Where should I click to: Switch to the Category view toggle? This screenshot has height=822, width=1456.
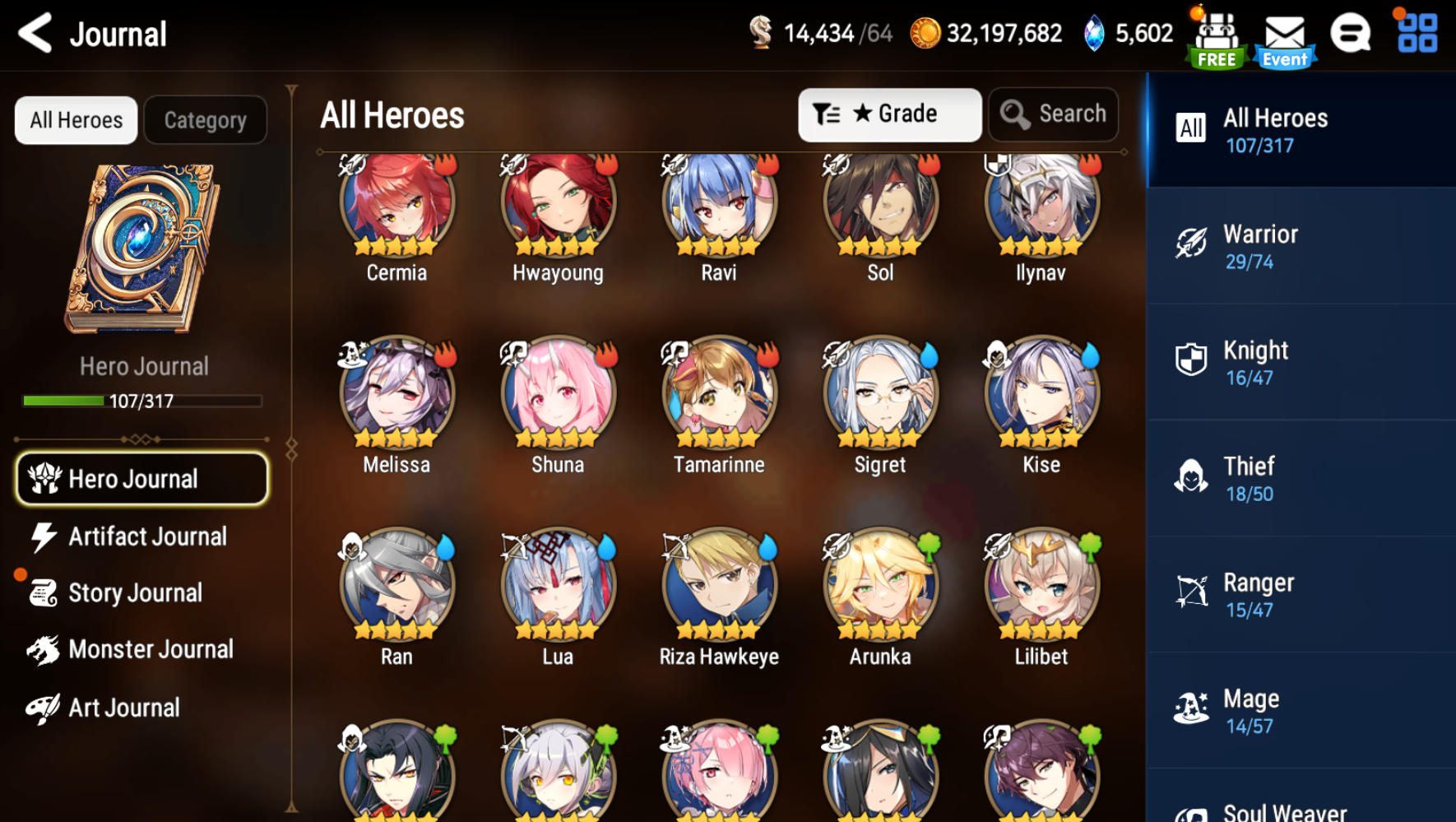[x=205, y=119]
